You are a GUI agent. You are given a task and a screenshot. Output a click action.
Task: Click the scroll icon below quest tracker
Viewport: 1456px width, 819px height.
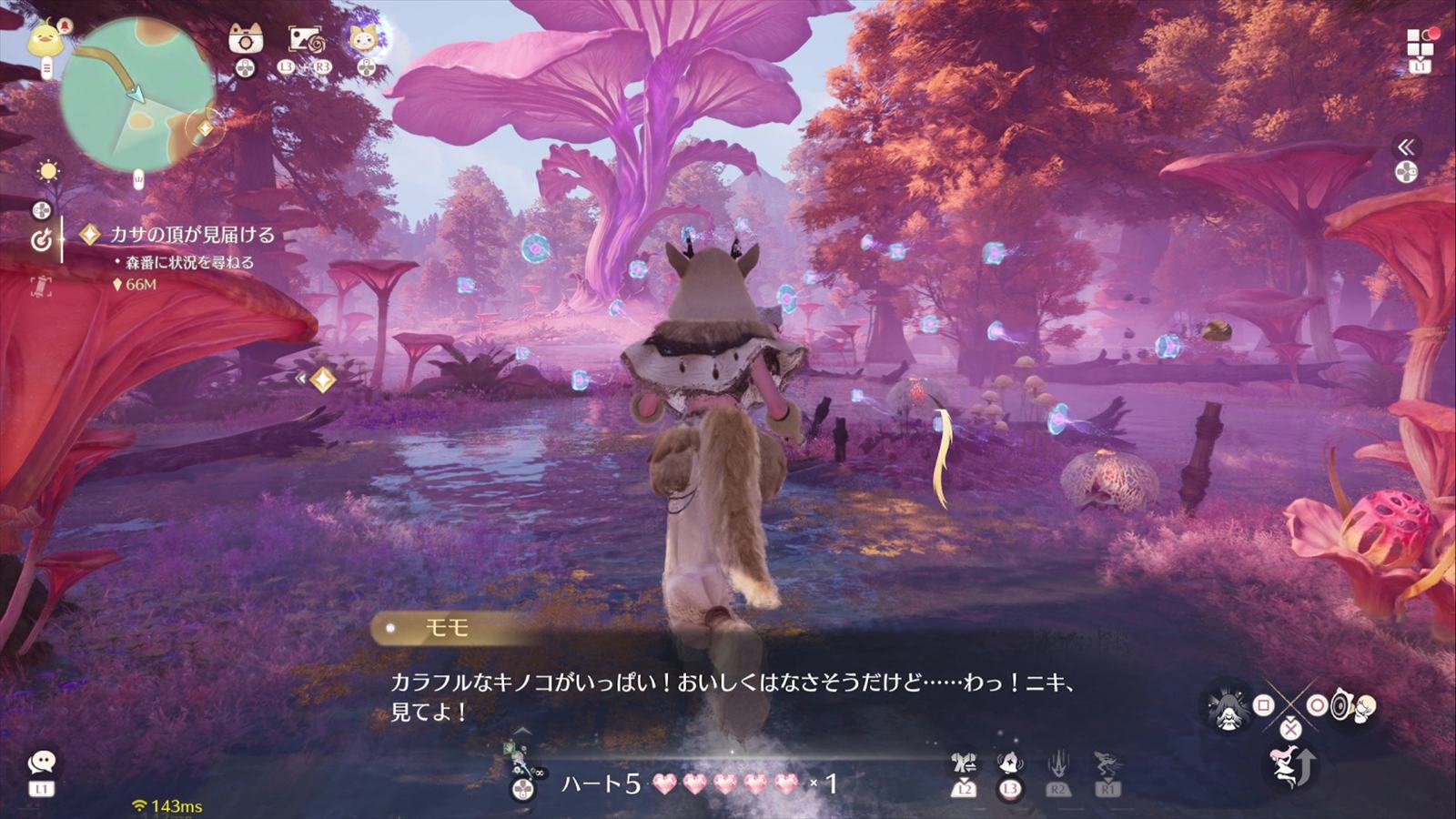[41, 286]
